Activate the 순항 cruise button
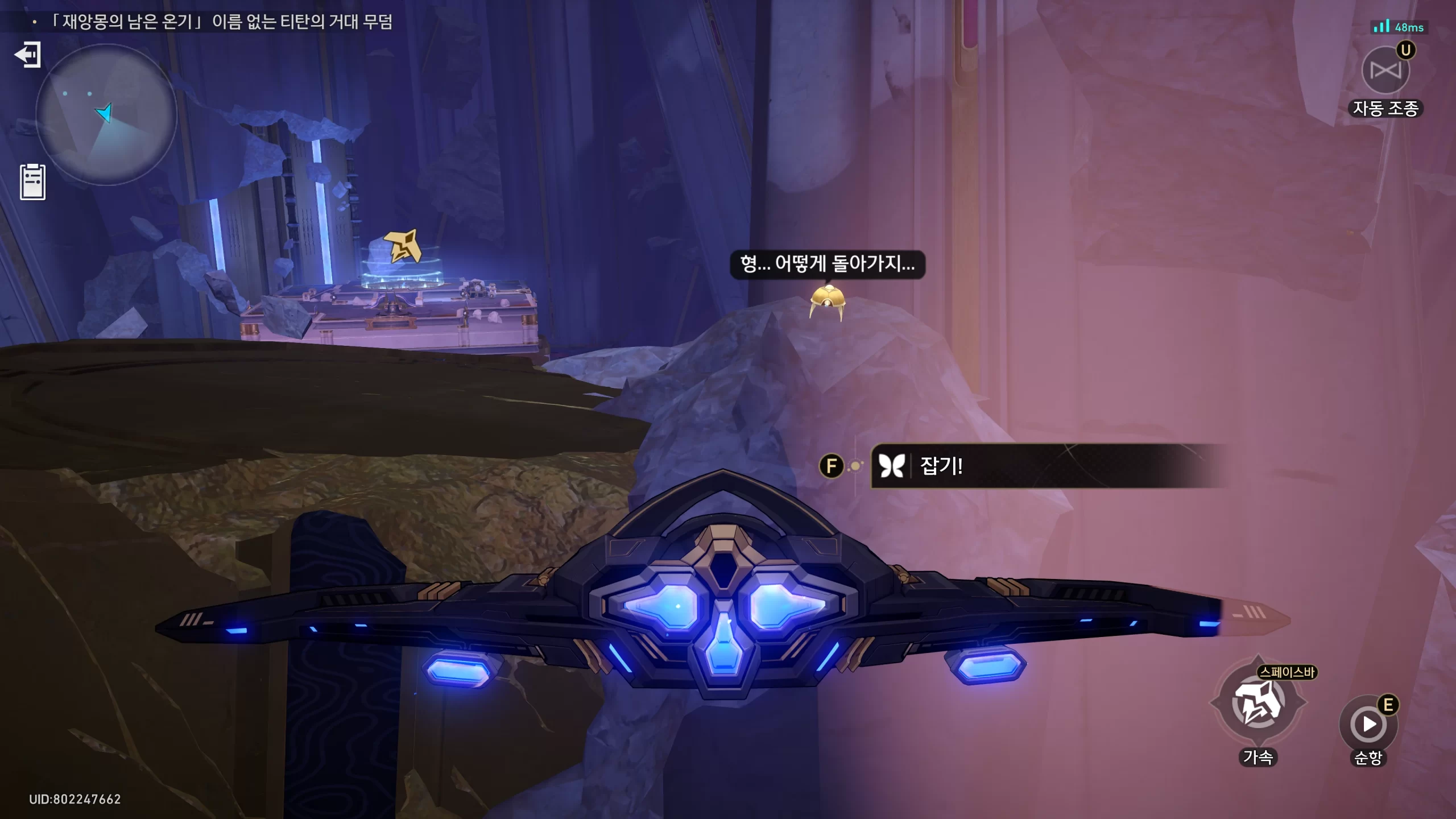 1368,725
